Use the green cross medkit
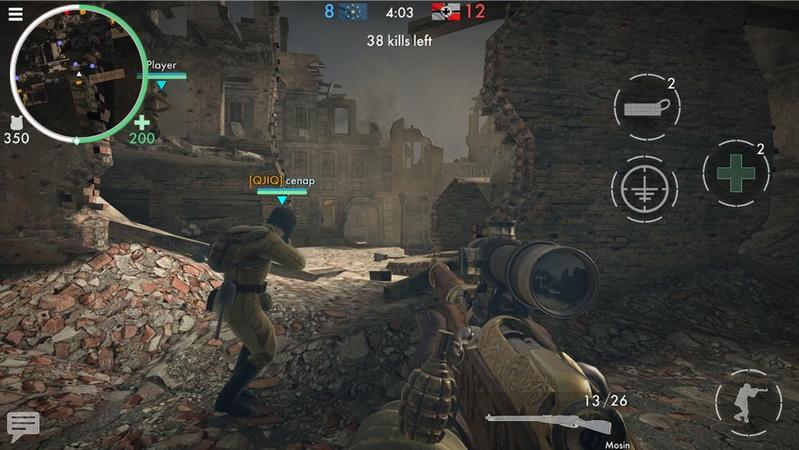 [x=735, y=173]
